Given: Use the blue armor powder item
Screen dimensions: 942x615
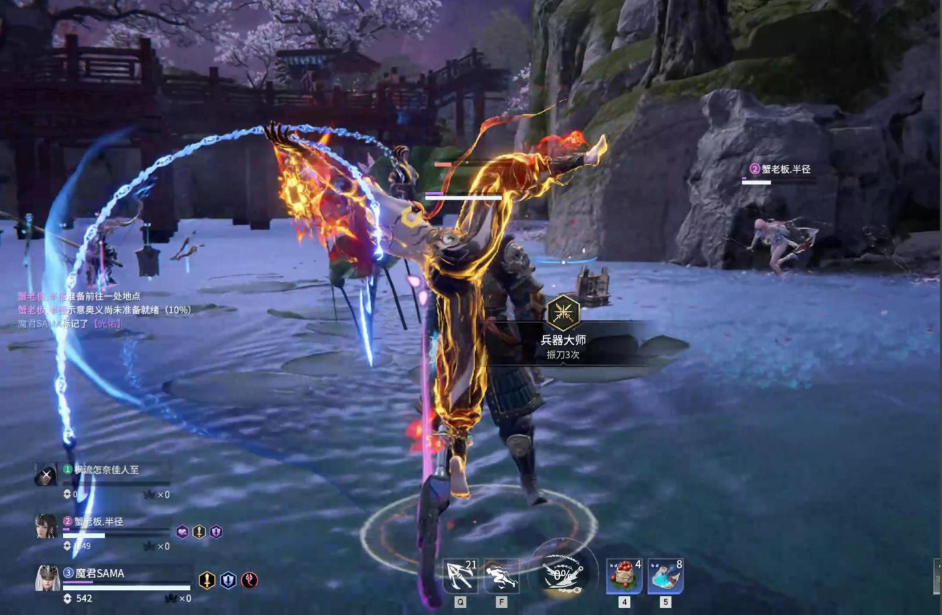Looking at the screenshot, I should [x=665, y=577].
